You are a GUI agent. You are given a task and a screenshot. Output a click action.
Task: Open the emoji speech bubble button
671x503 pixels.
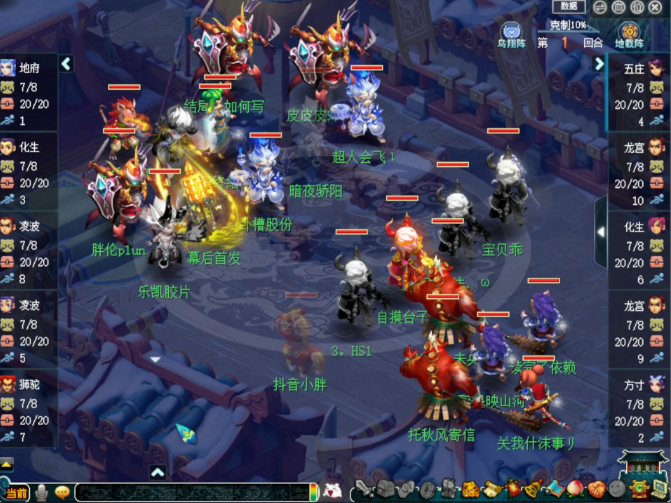[62, 492]
